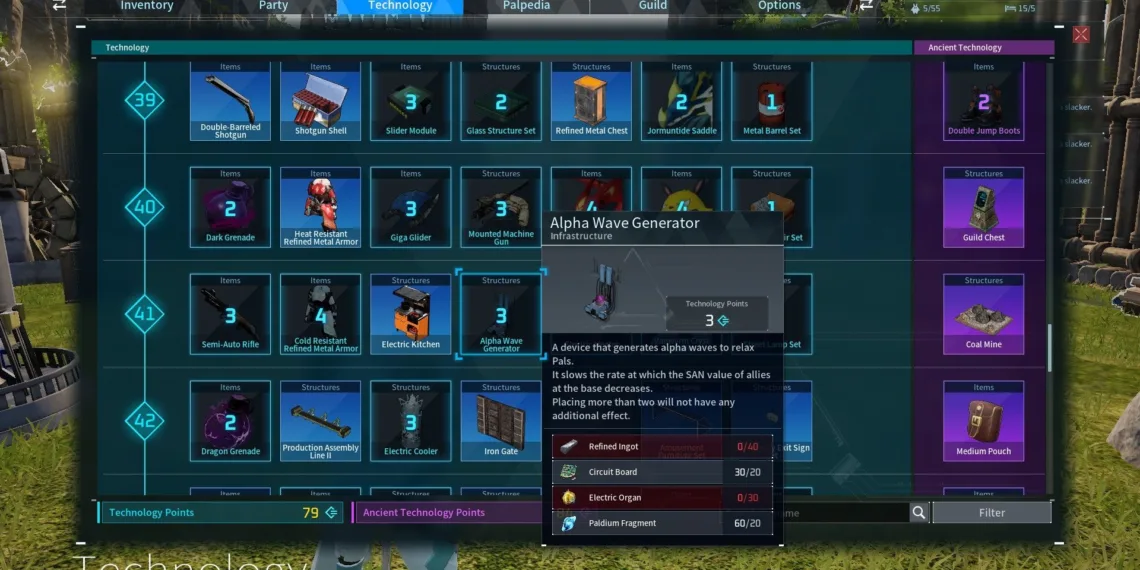
Task: Click the Filter button
Action: (x=991, y=513)
